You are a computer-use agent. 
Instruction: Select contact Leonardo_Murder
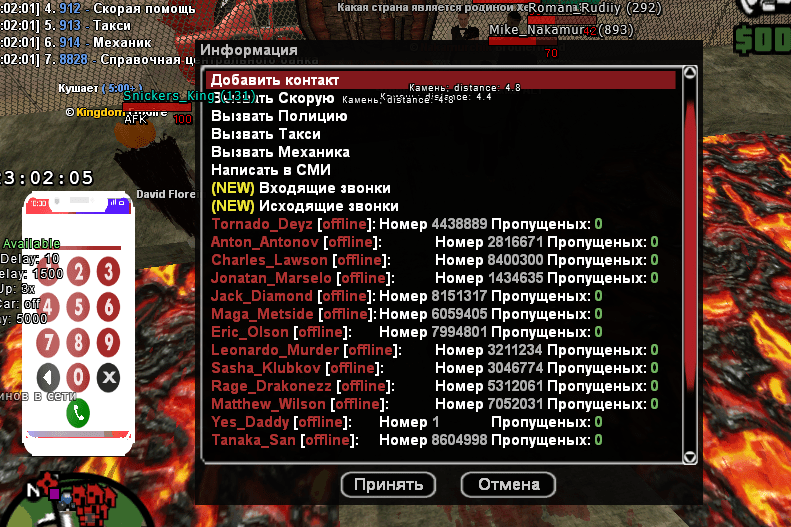click(x=275, y=350)
